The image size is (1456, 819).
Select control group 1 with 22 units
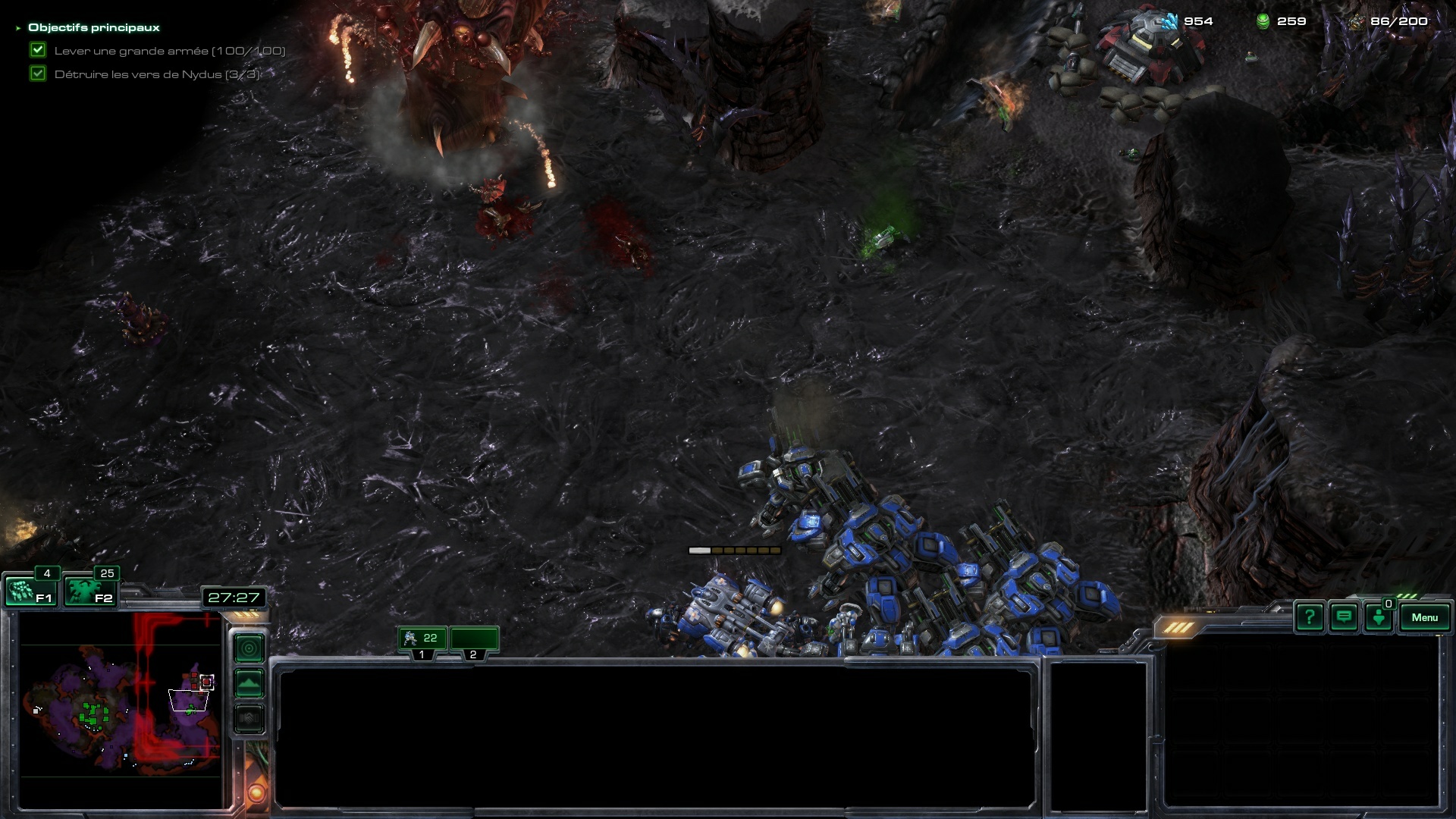click(x=422, y=639)
